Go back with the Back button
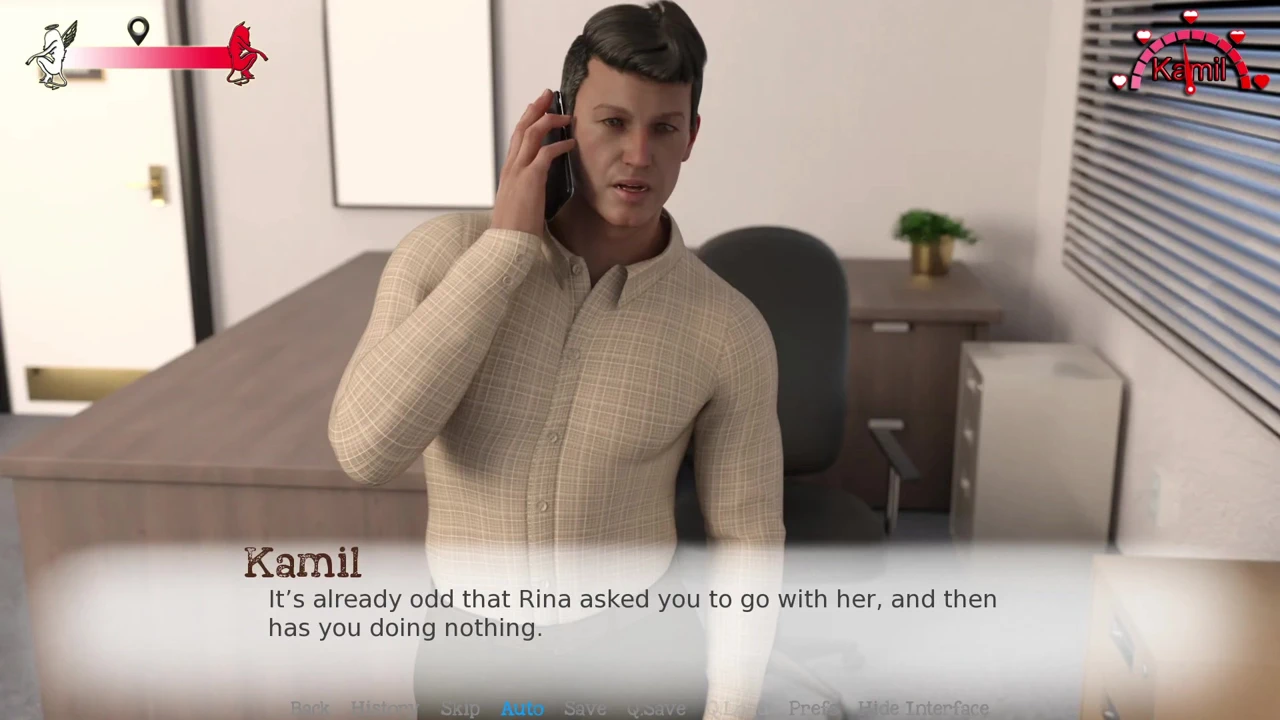Screen dimensions: 1280x720 [310, 708]
